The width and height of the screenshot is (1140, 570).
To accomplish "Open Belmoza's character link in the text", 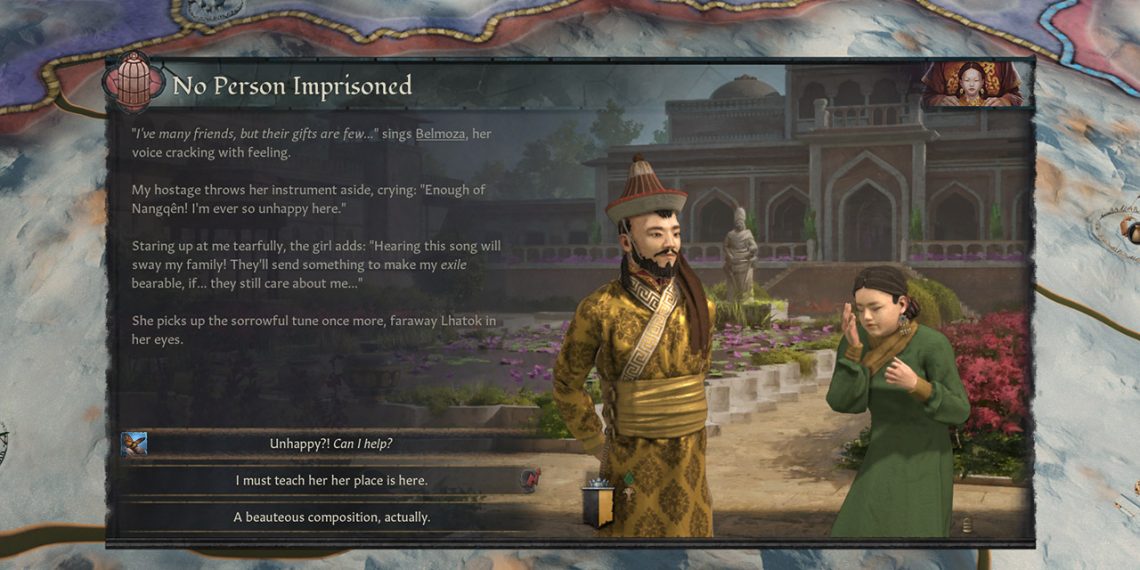I will (x=440, y=134).
